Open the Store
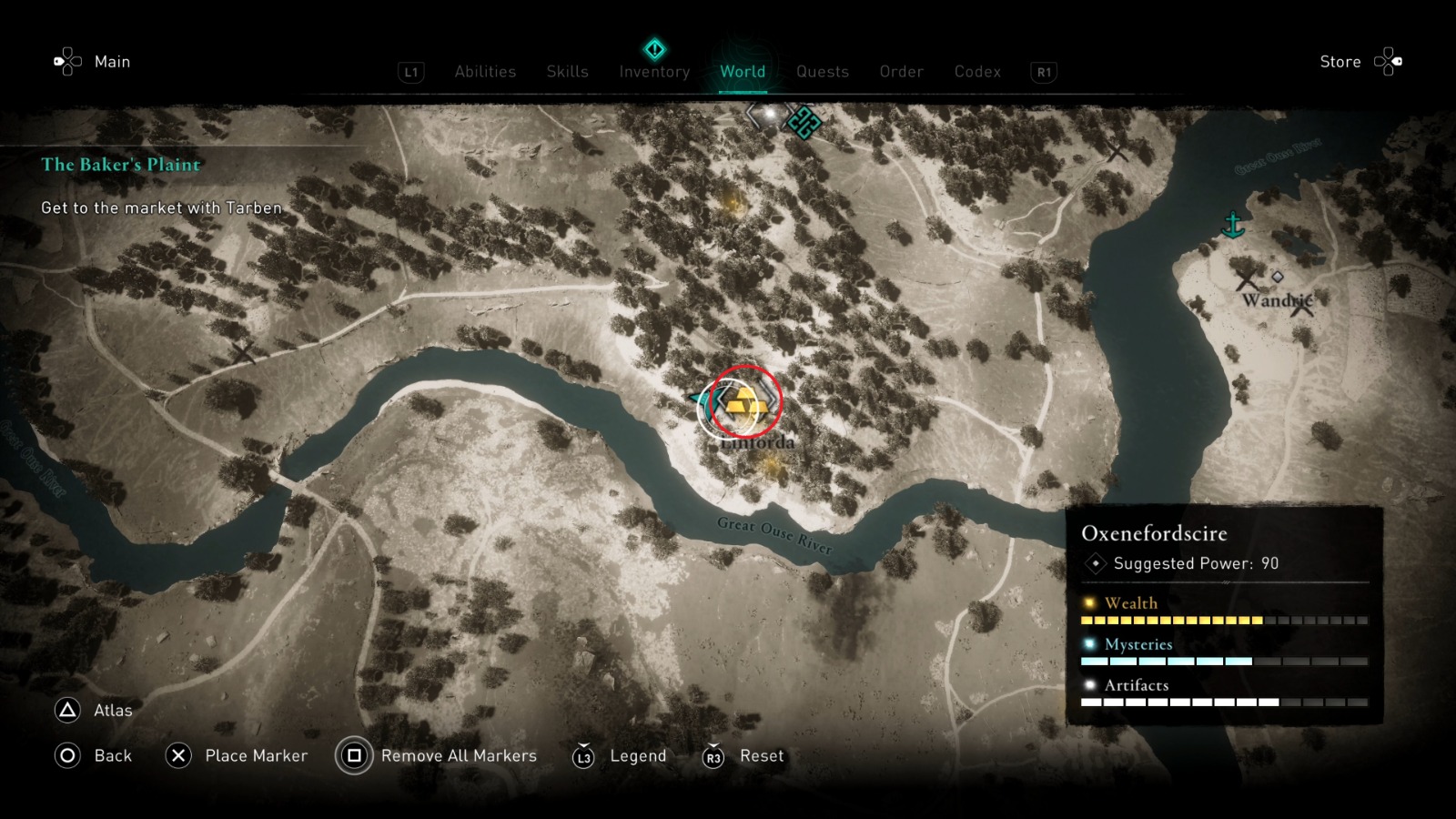Screen dimensions: 1456x819 point(1340,62)
